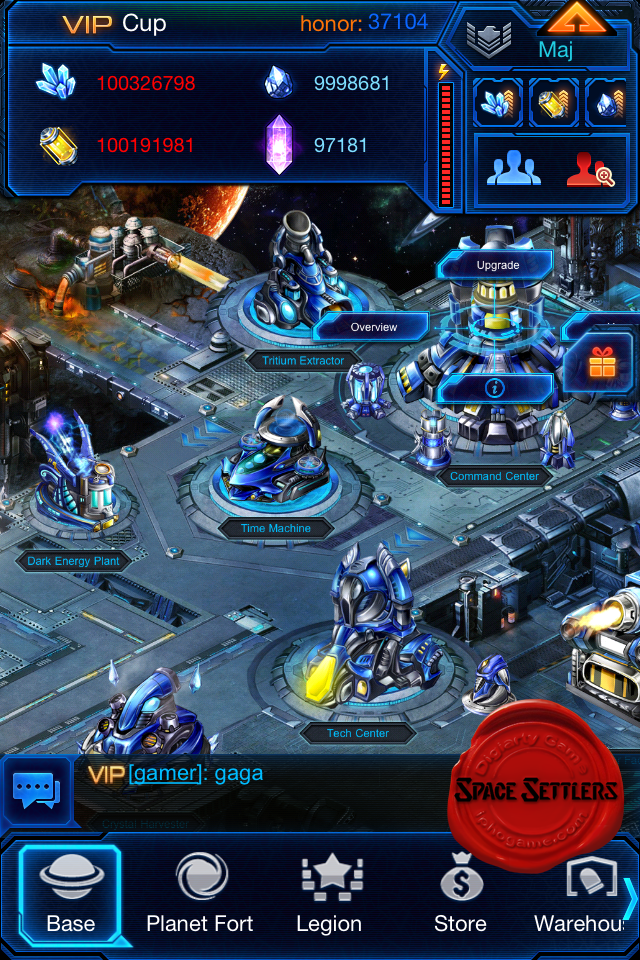Open the orange gift box rewards

(602, 364)
